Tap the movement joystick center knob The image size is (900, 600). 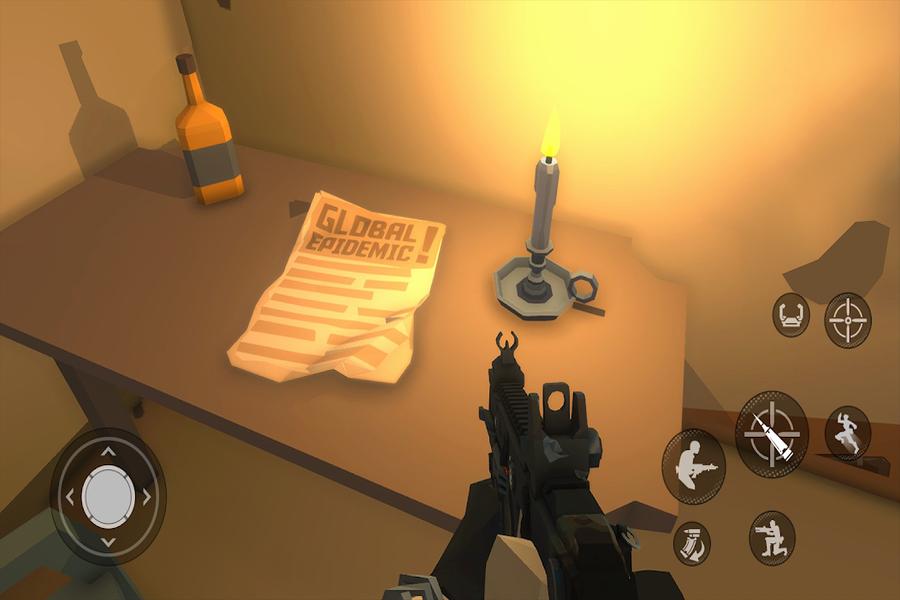point(108,494)
